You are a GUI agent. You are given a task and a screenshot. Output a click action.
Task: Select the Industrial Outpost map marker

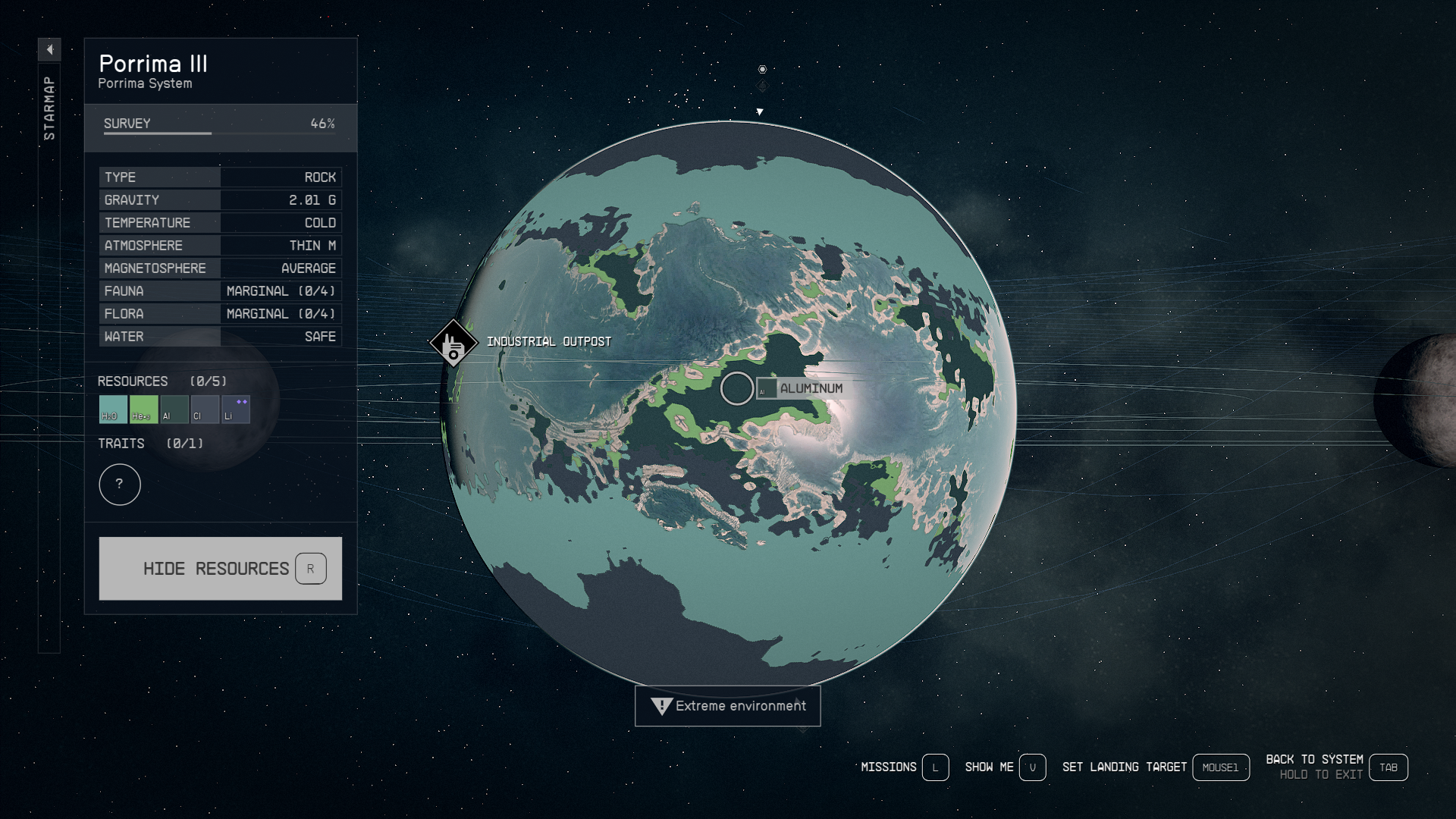tap(453, 344)
